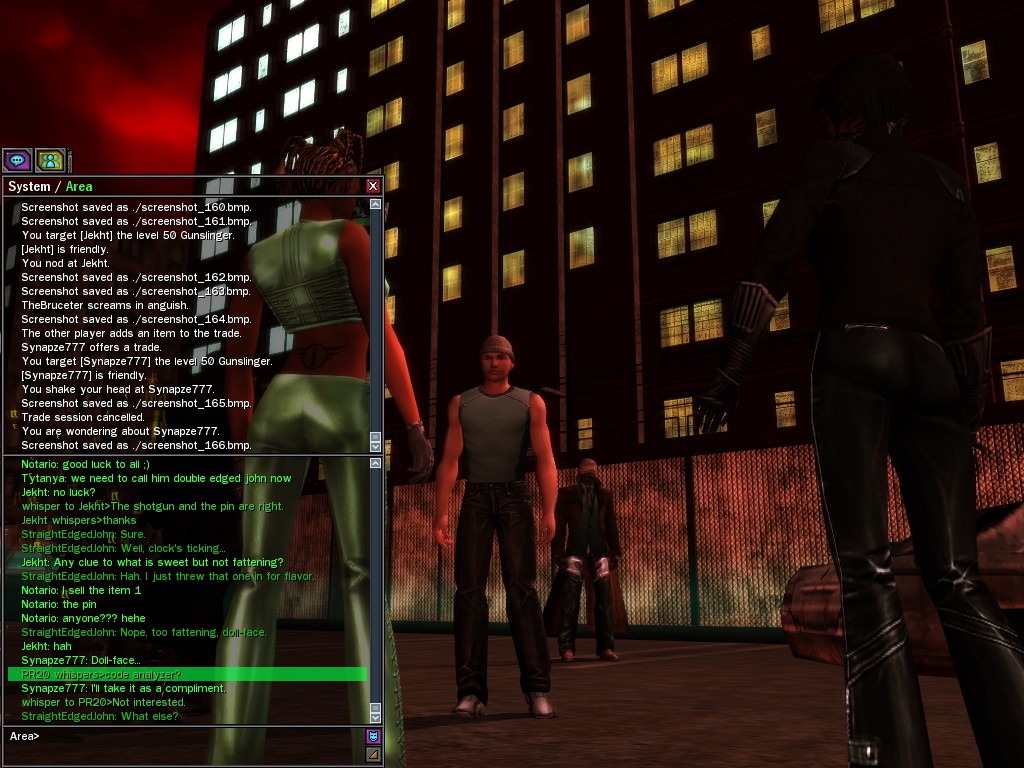
Task: Click the orange triangle resize button
Action: [x=373, y=754]
